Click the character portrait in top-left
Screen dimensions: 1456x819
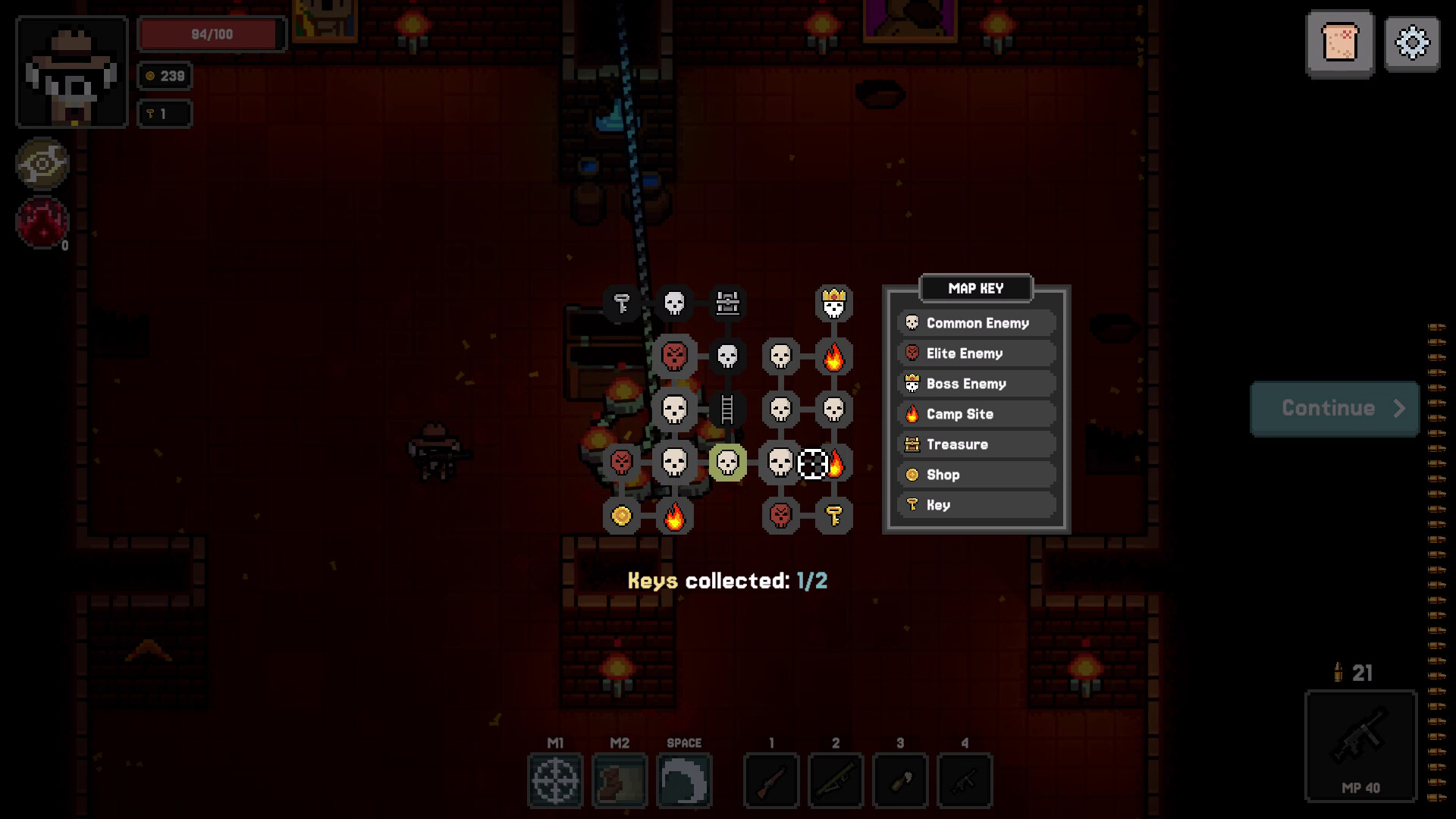pos(71,71)
